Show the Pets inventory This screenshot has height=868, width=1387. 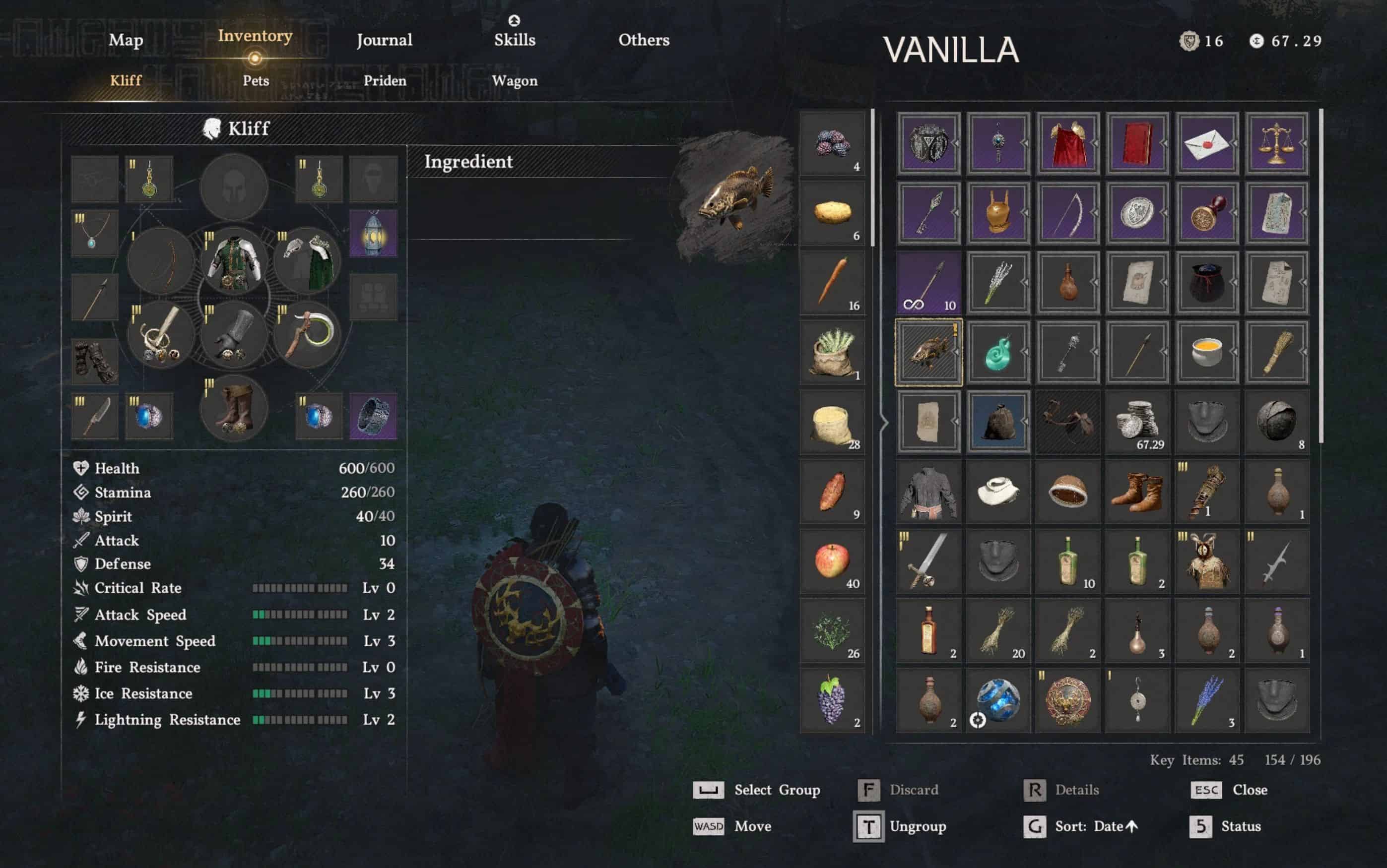[x=256, y=81]
